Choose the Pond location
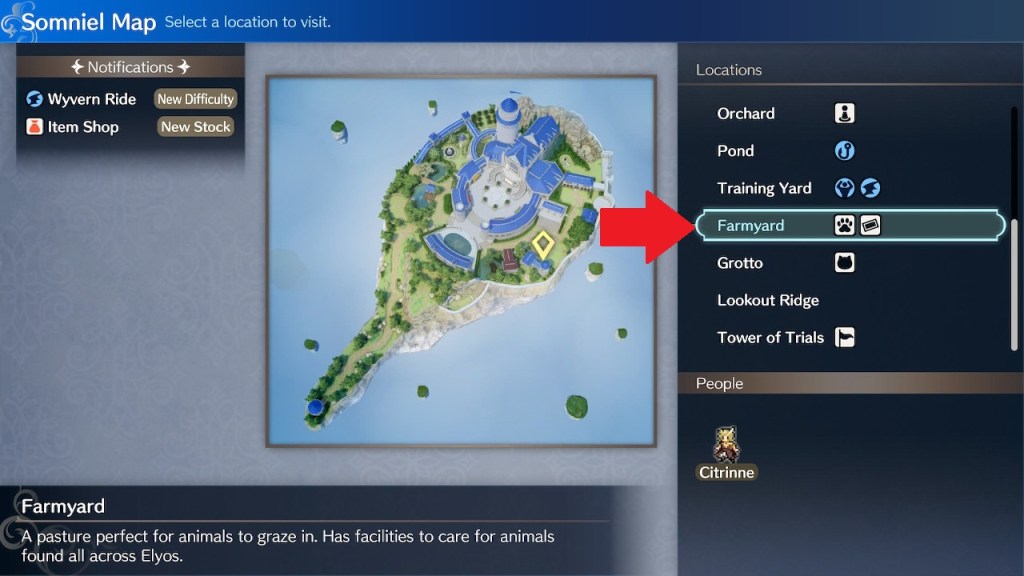Screen dimensions: 1024x576 point(736,151)
